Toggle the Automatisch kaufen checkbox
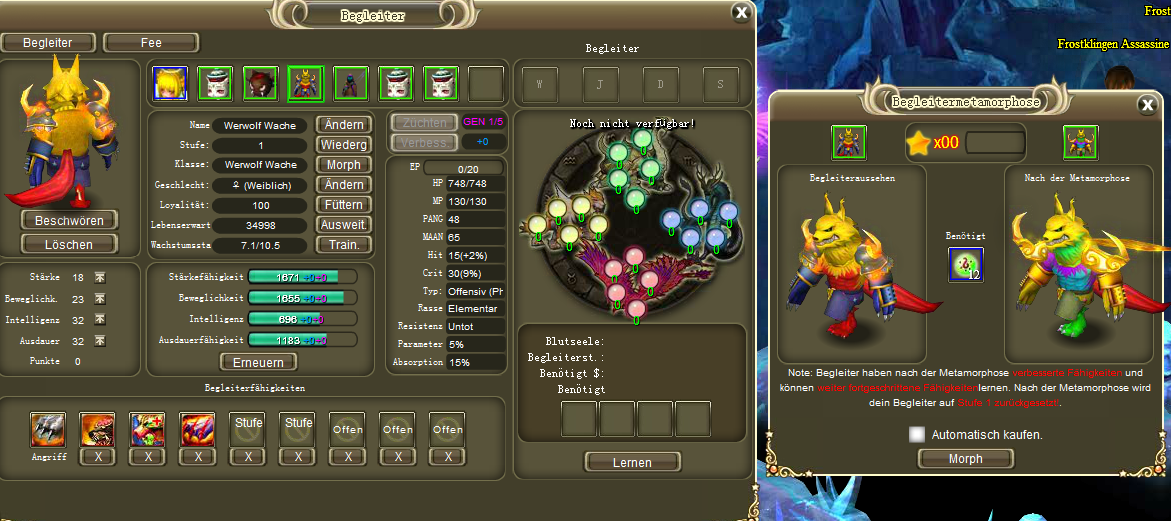 point(917,434)
